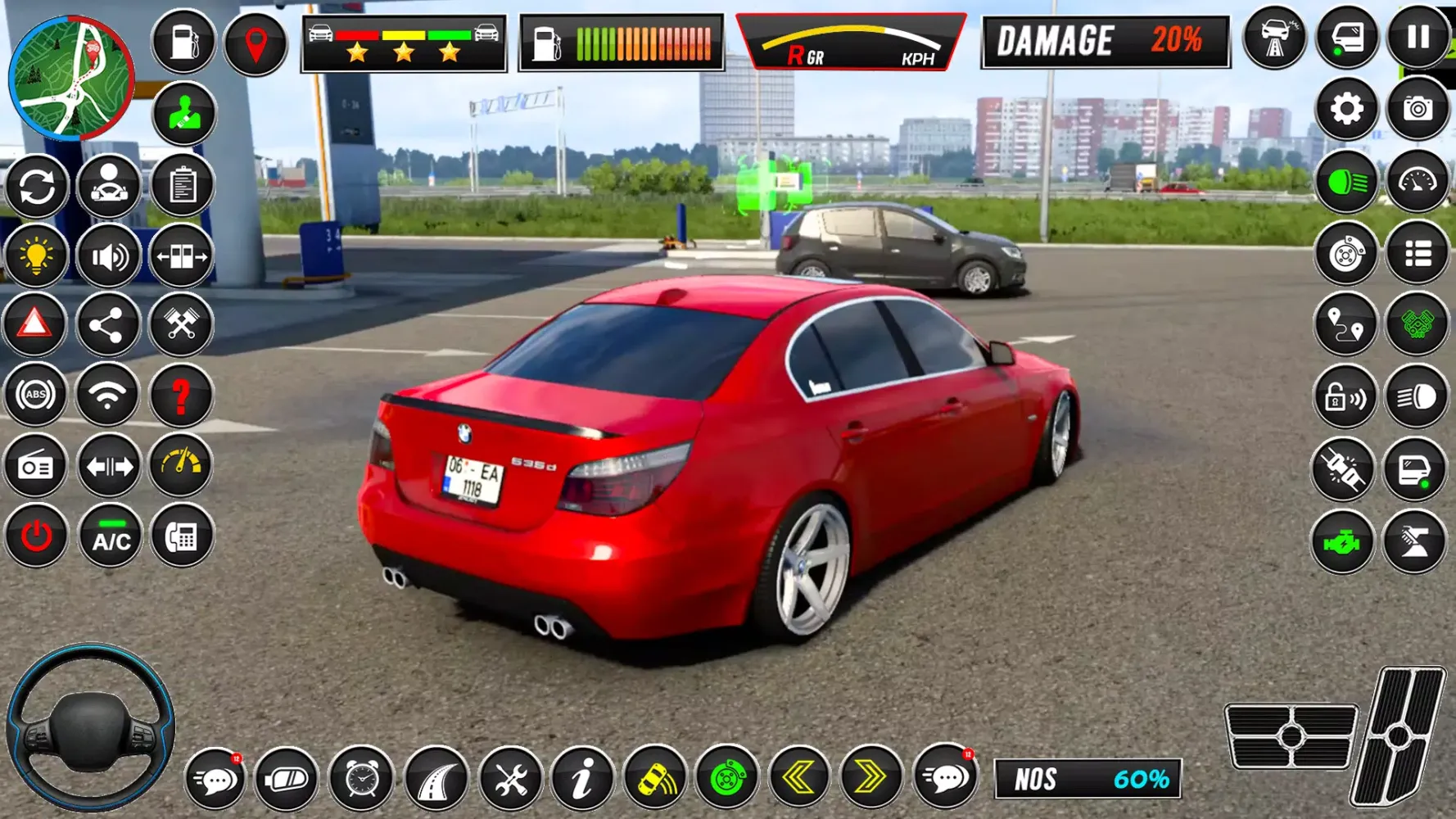Pause the game
Image resolution: width=1456 pixels, height=819 pixels.
(x=1418, y=38)
